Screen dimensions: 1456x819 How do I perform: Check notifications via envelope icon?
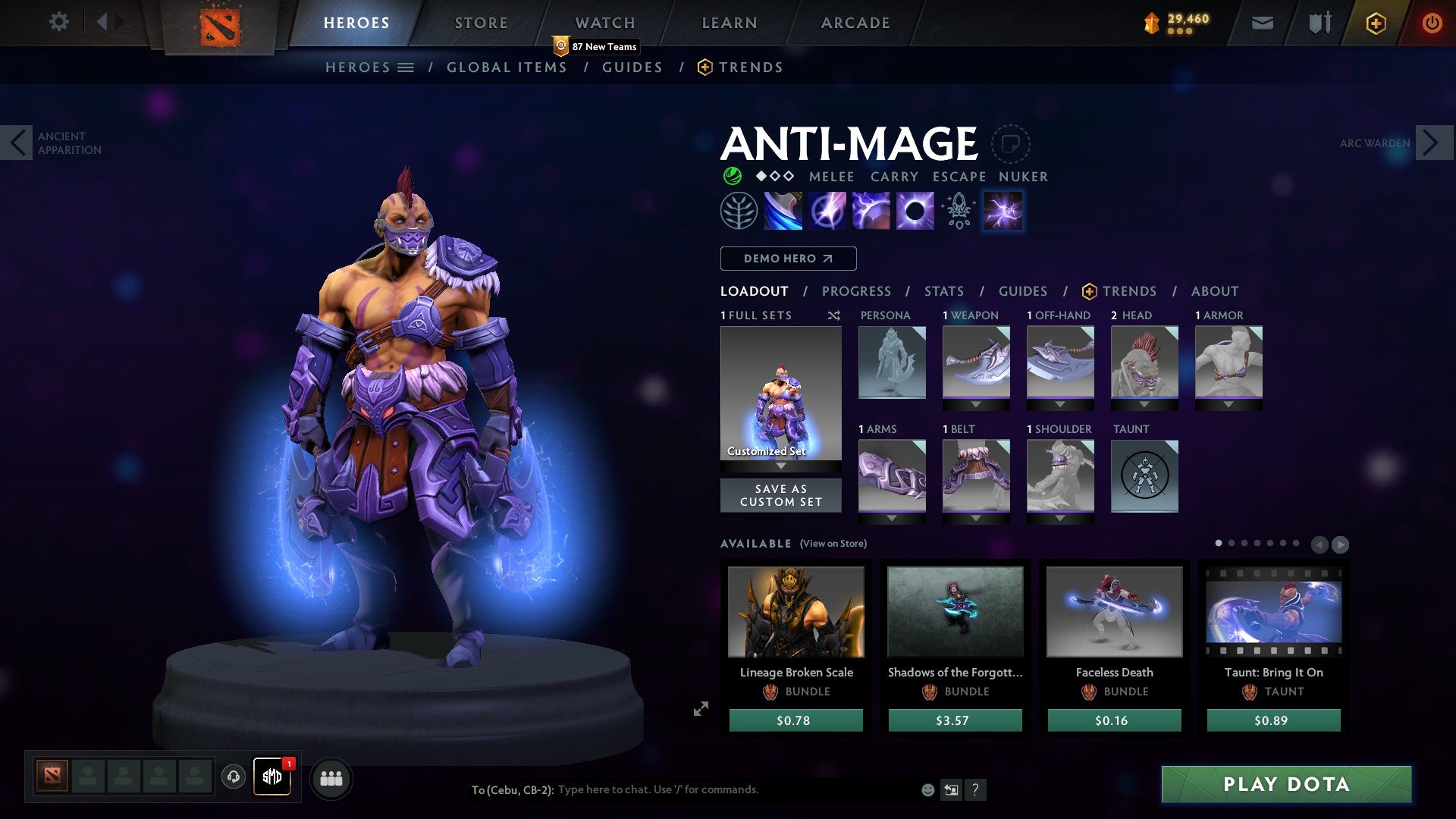pos(1261,23)
